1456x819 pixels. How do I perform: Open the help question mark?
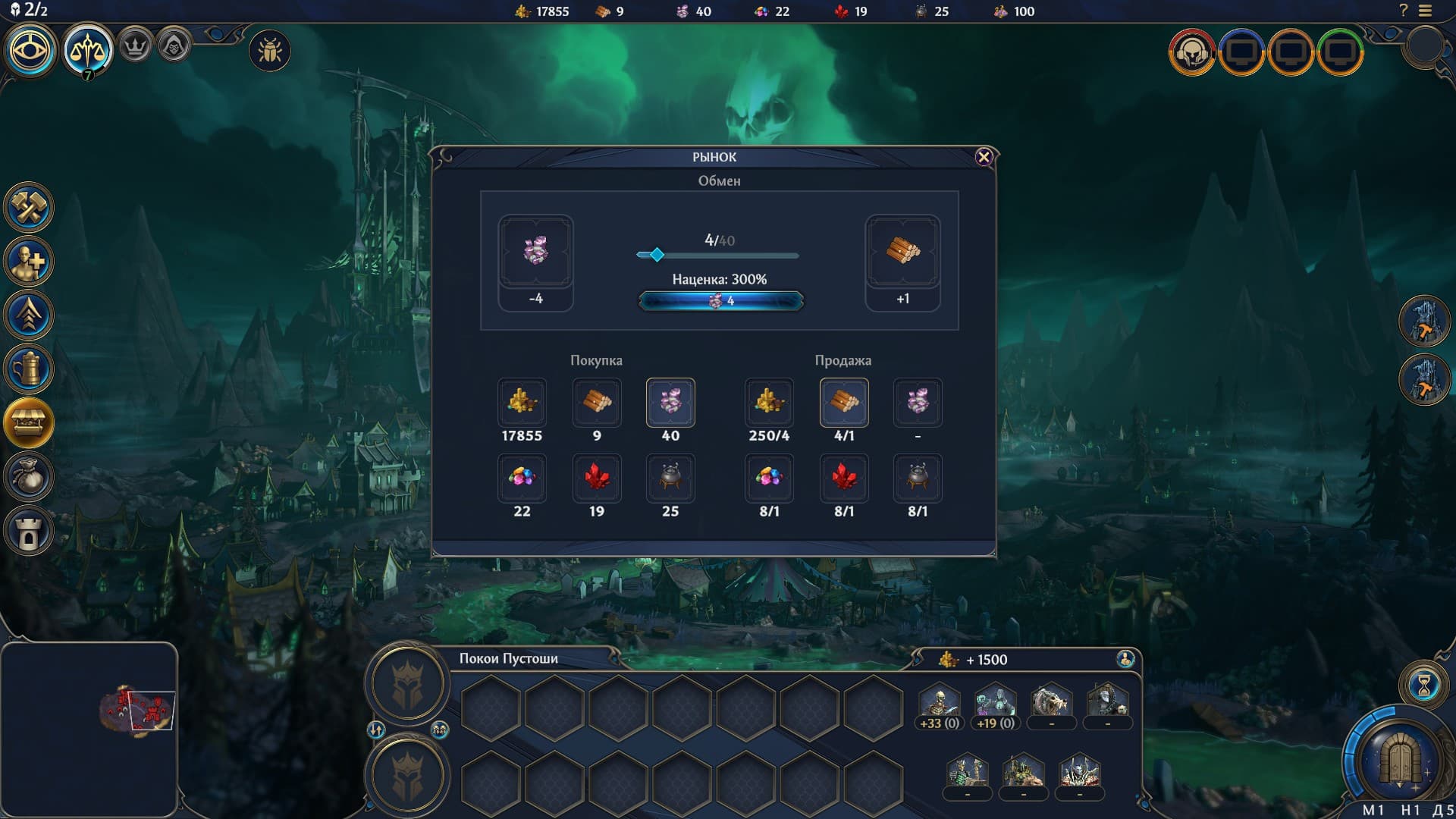click(x=1403, y=11)
